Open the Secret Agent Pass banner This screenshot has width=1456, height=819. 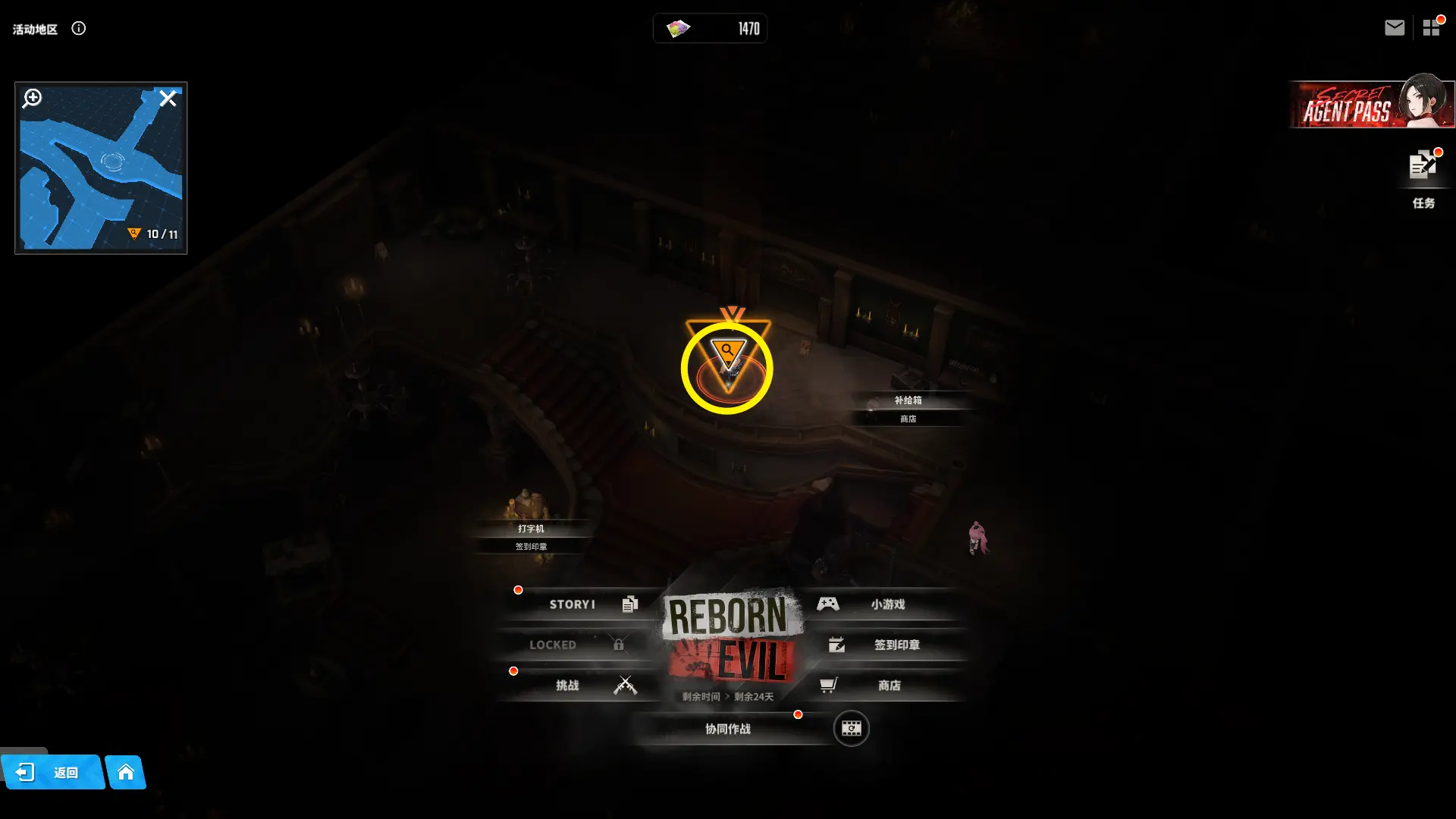click(1371, 105)
